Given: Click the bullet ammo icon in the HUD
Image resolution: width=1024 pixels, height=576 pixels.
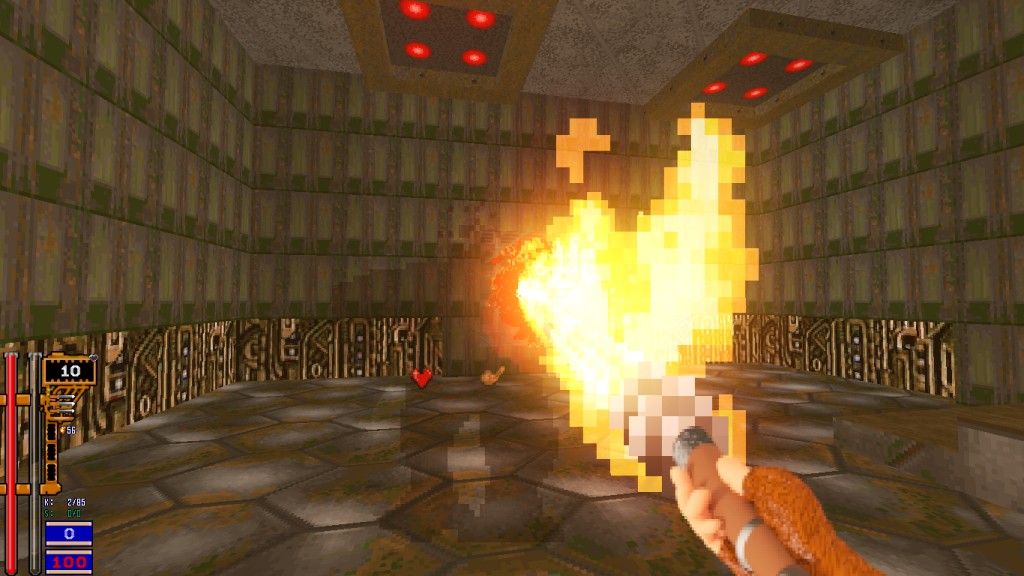Looking at the screenshot, I should click(x=66, y=402).
